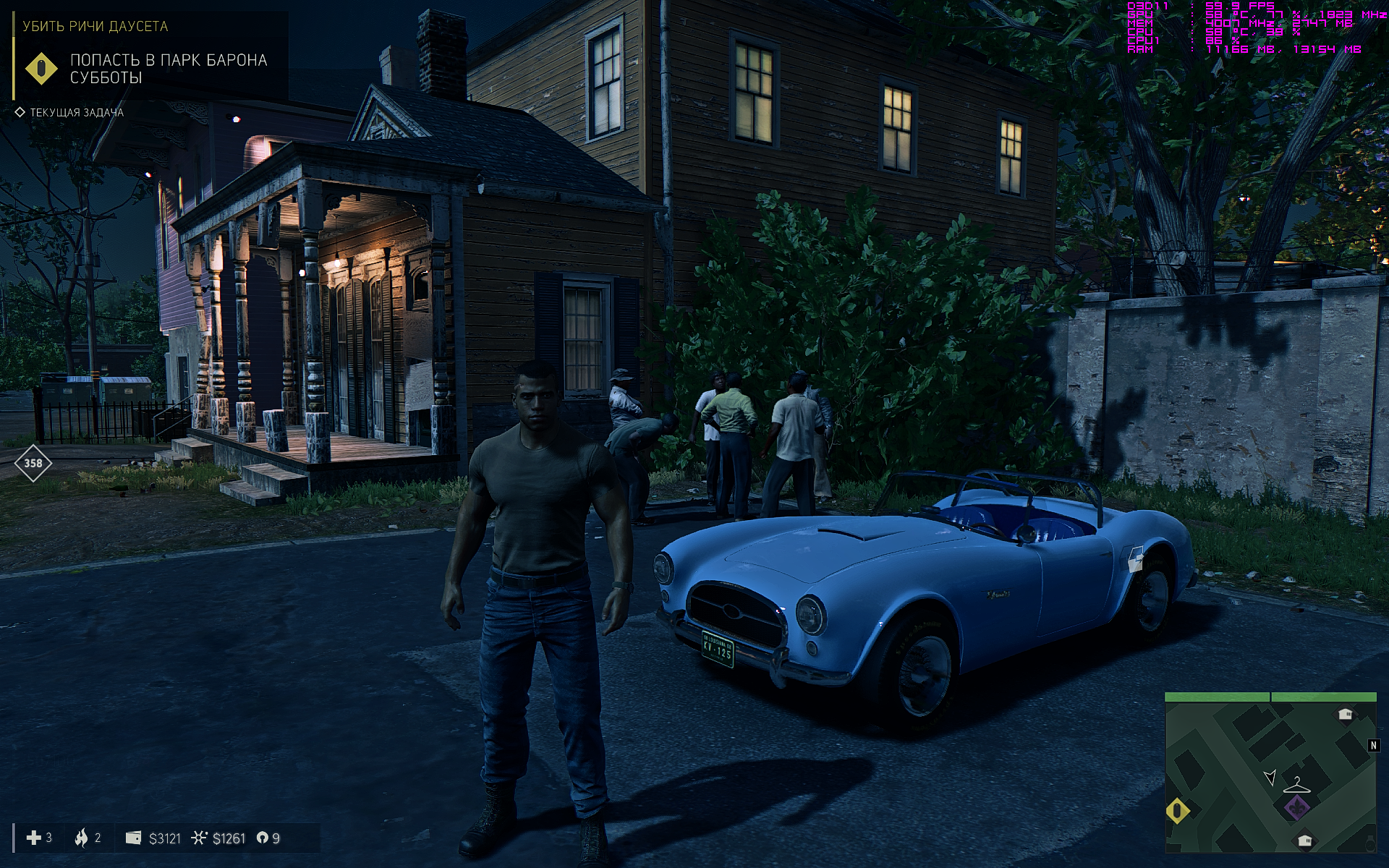Select the flame icon in the bottom bar
This screenshot has height=868, width=1389.
pos(81,838)
